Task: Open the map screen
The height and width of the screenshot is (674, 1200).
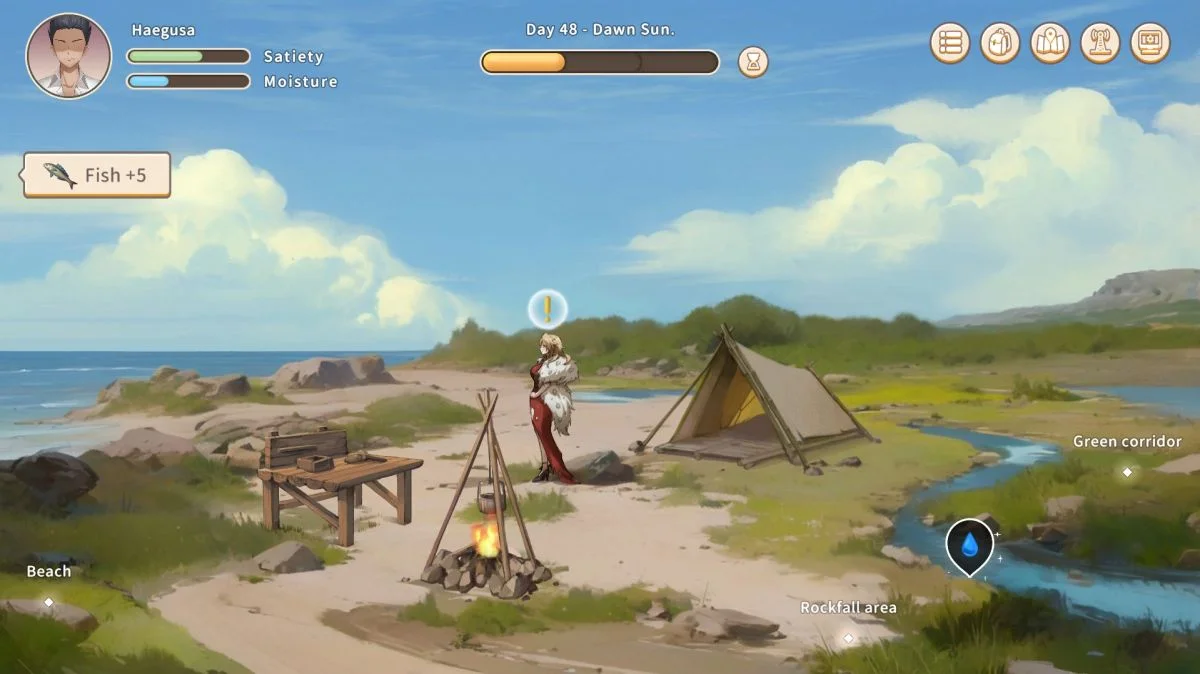Action: pyautogui.click(x=1050, y=43)
